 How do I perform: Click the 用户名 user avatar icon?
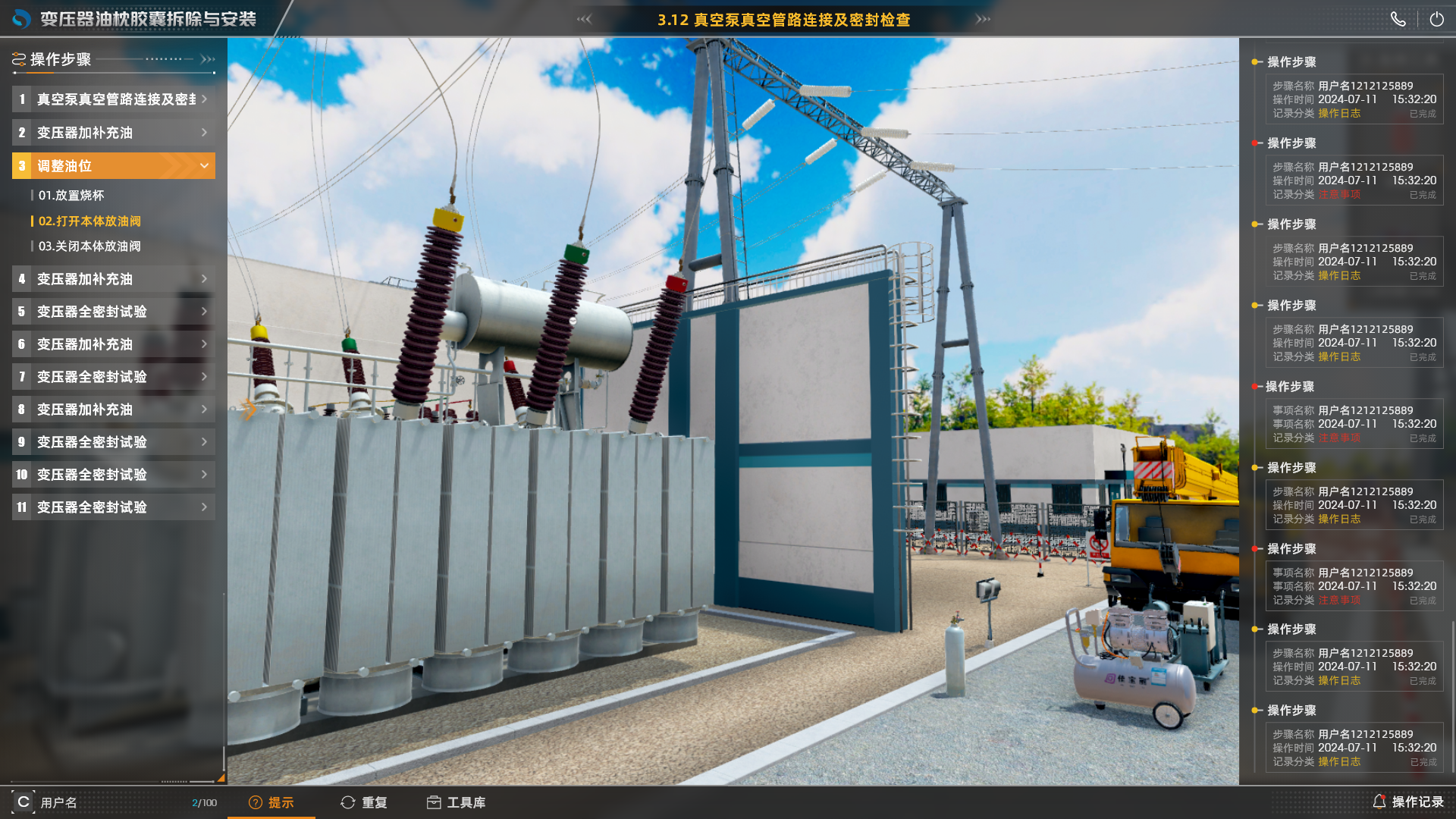tap(24, 802)
